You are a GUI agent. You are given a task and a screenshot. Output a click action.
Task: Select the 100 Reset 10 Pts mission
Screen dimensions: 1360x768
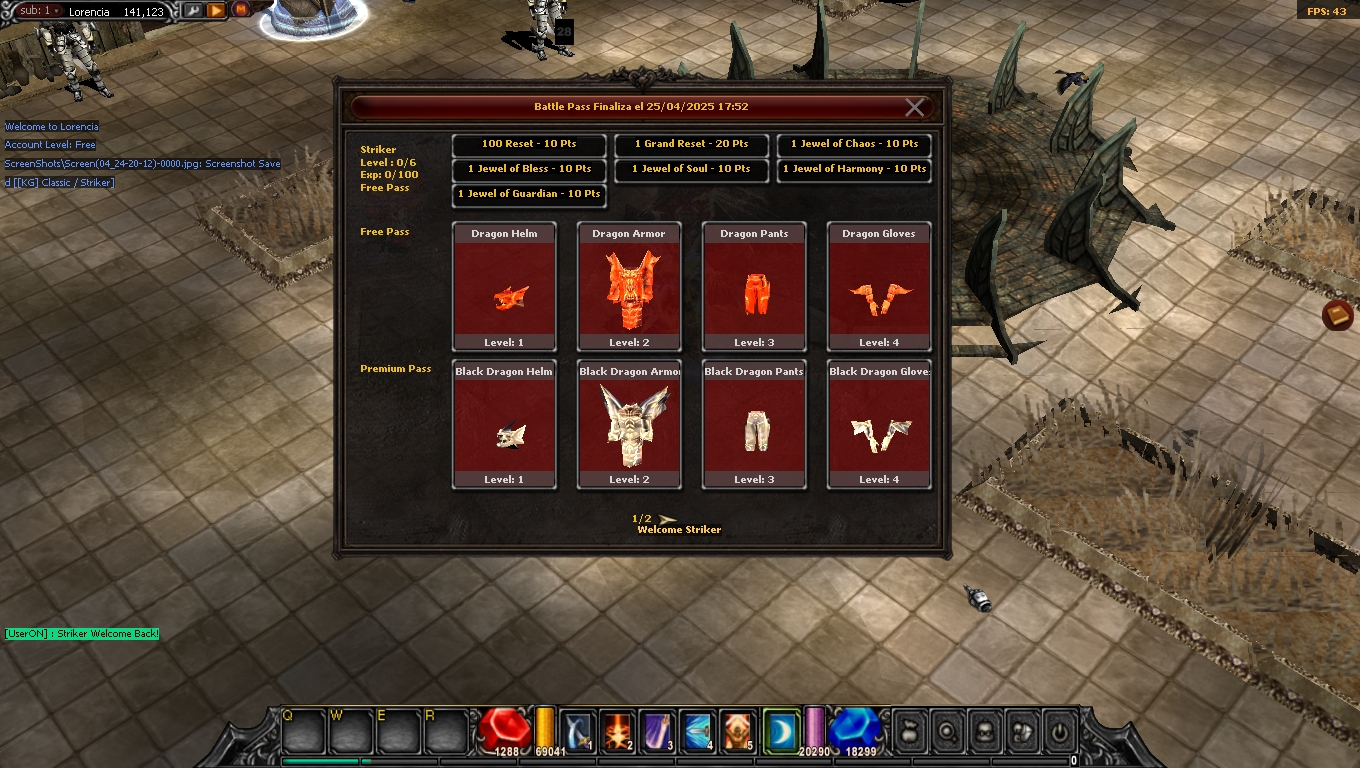[x=529, y=144]
